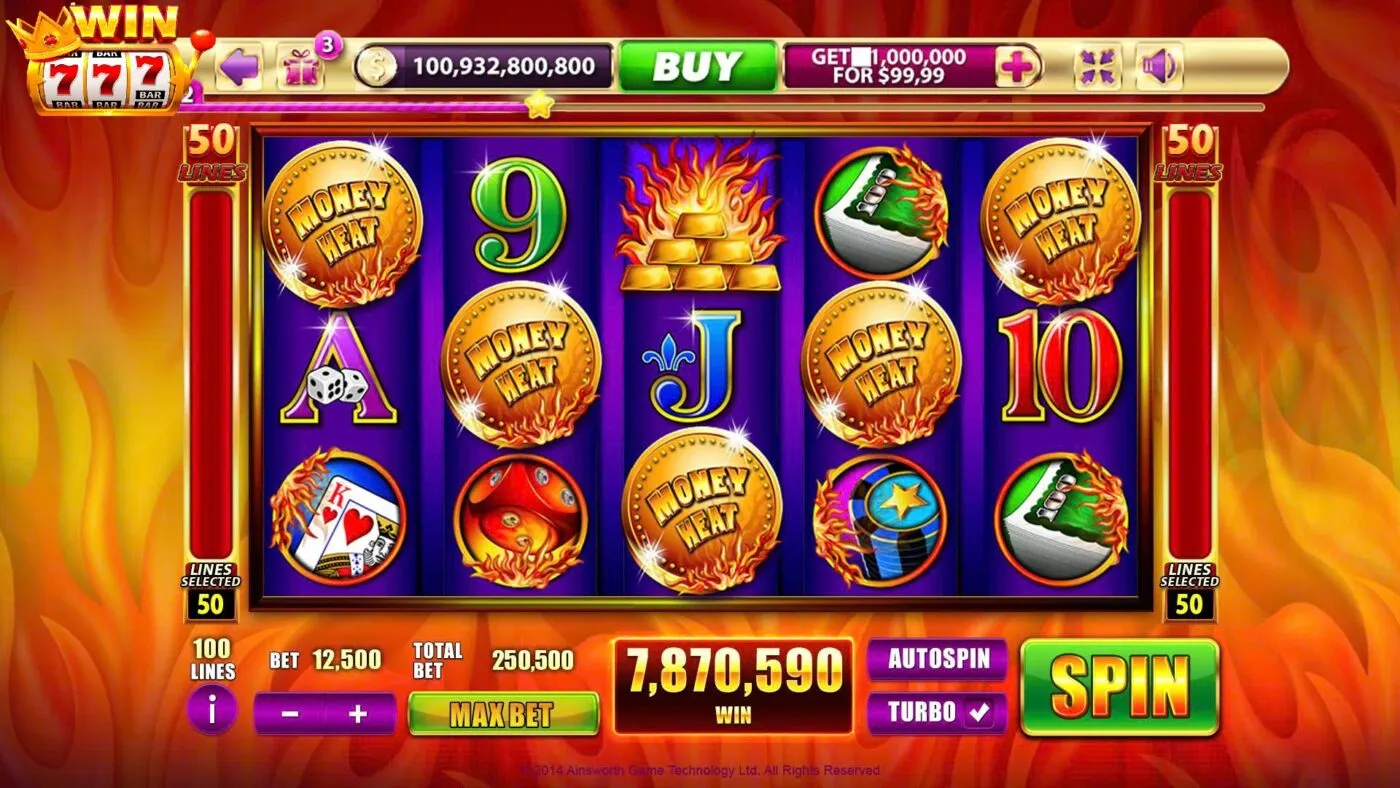Click the BUY button

[x=698, y=66]
